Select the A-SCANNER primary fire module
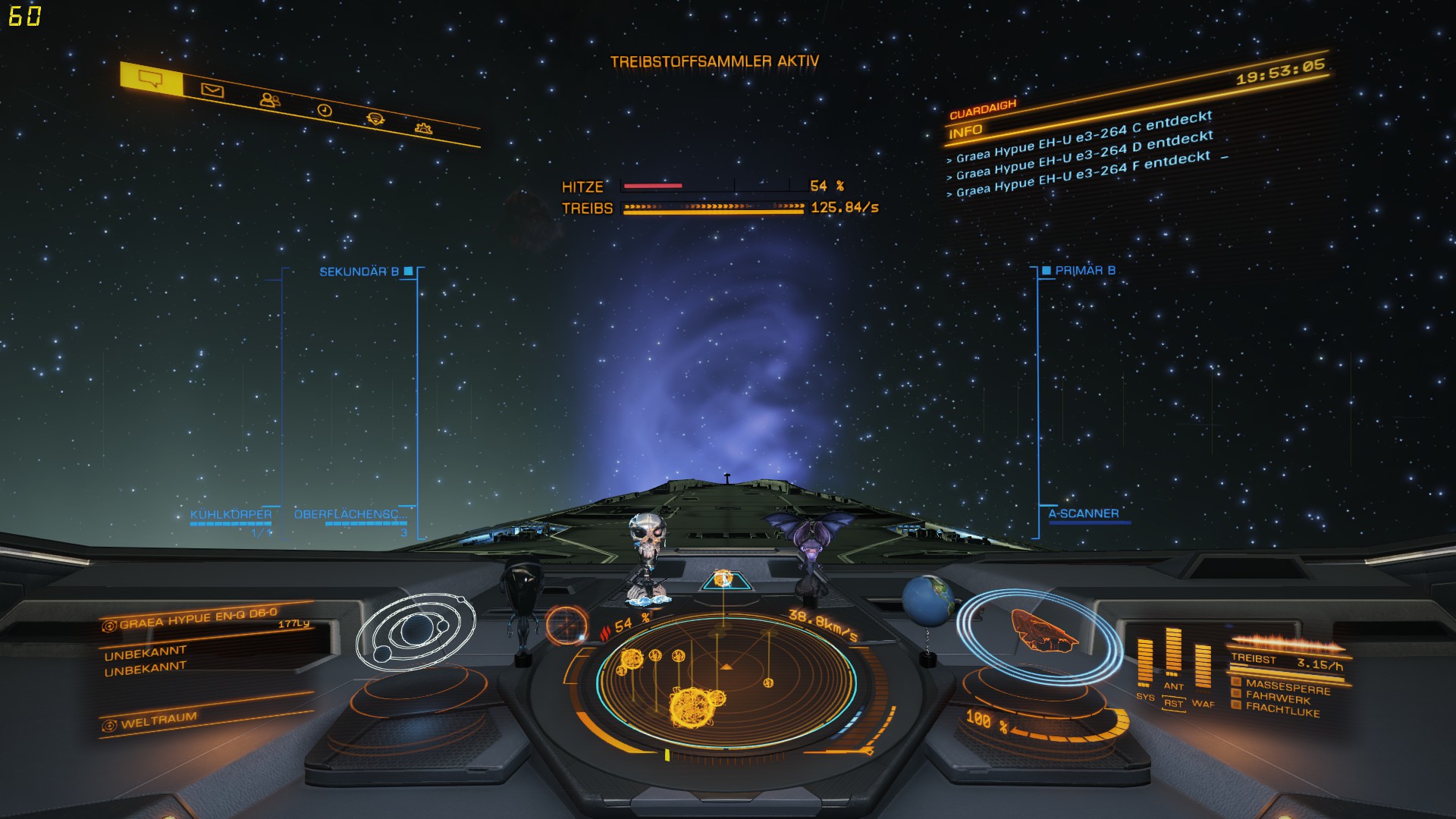Viewport: 1456px width, 819px height. [1083, 513]
